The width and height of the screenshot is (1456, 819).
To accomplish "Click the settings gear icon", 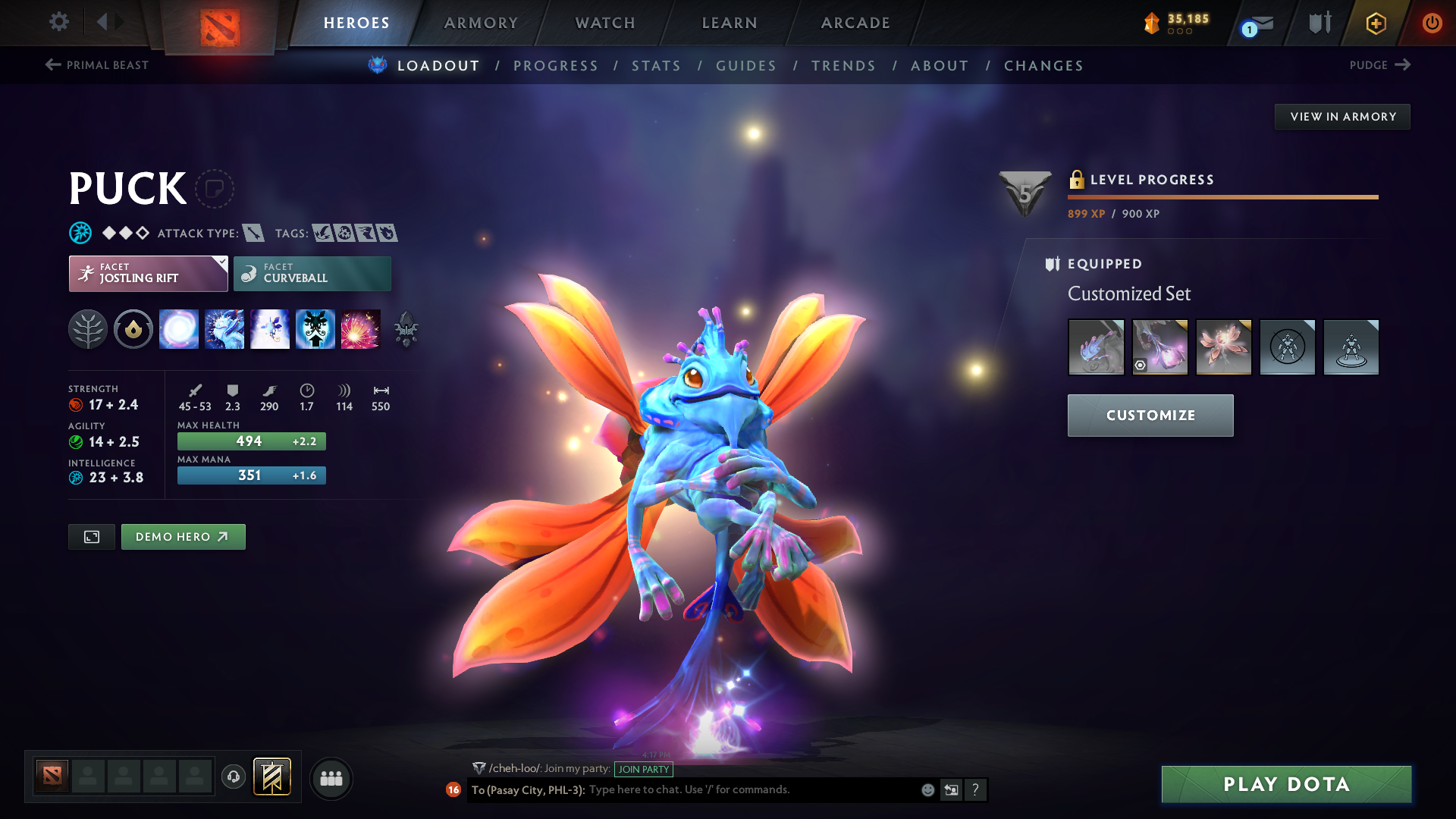I will [59, 22].
